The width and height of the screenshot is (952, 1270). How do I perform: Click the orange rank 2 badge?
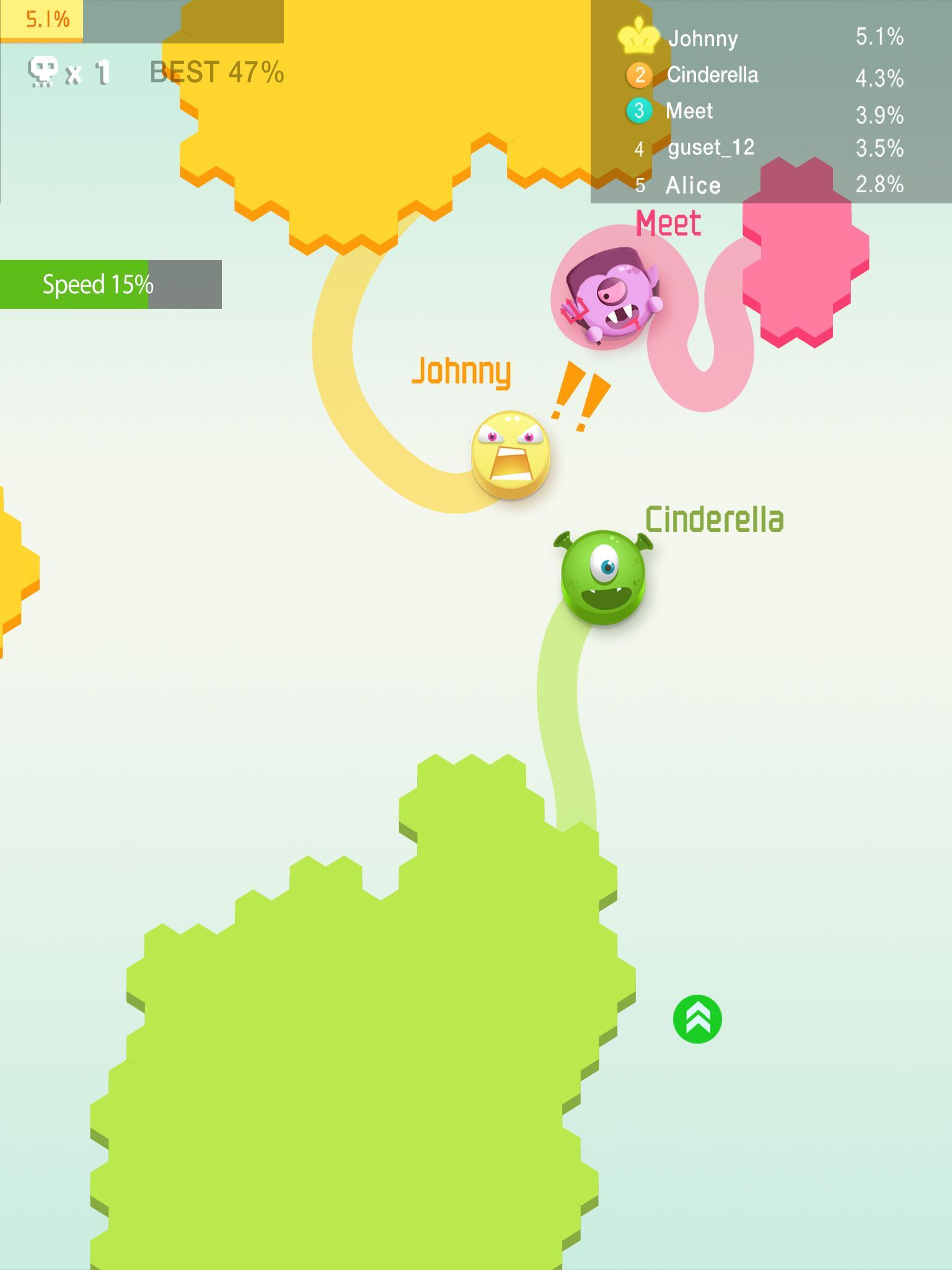pos(640,74)
